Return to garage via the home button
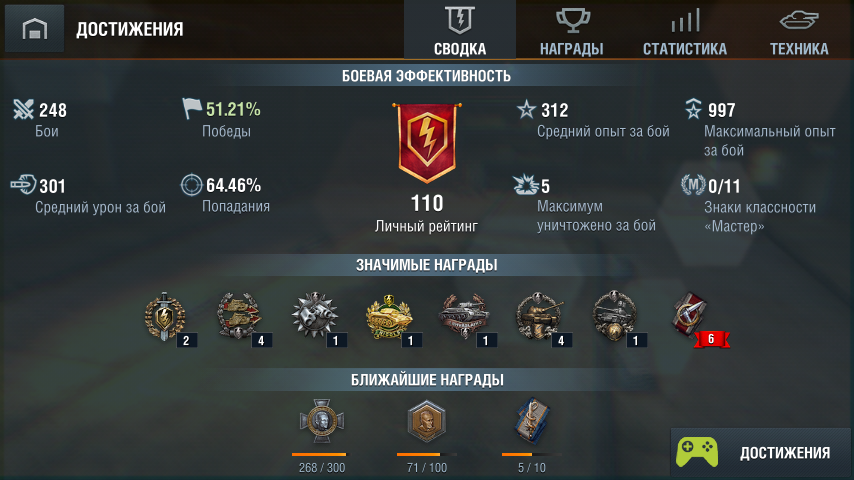This screenshot has height=480, width=854. pyautogui.click(x=35, y=29)
